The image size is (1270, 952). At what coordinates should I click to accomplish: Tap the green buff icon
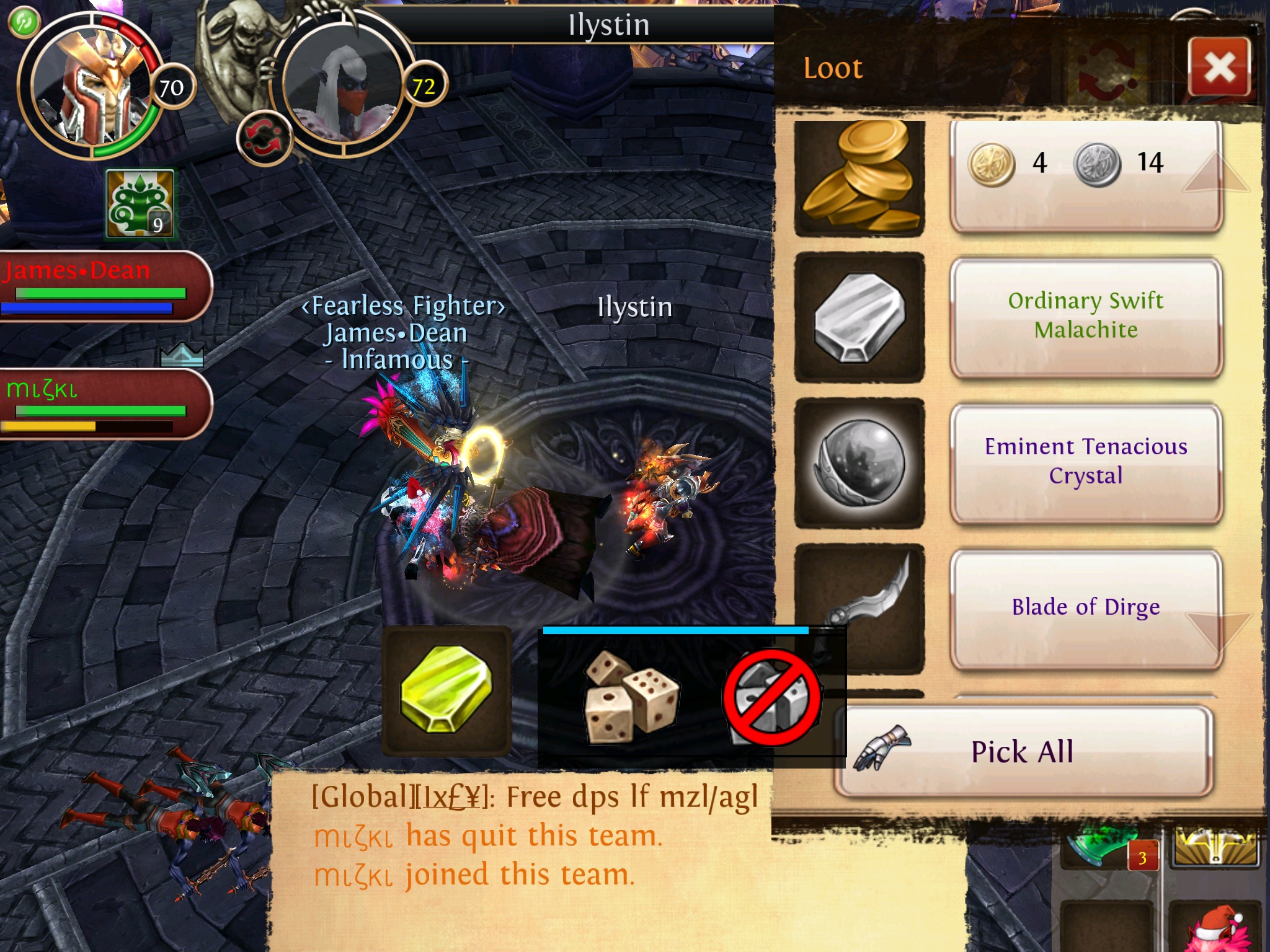[x=140, y=205]
